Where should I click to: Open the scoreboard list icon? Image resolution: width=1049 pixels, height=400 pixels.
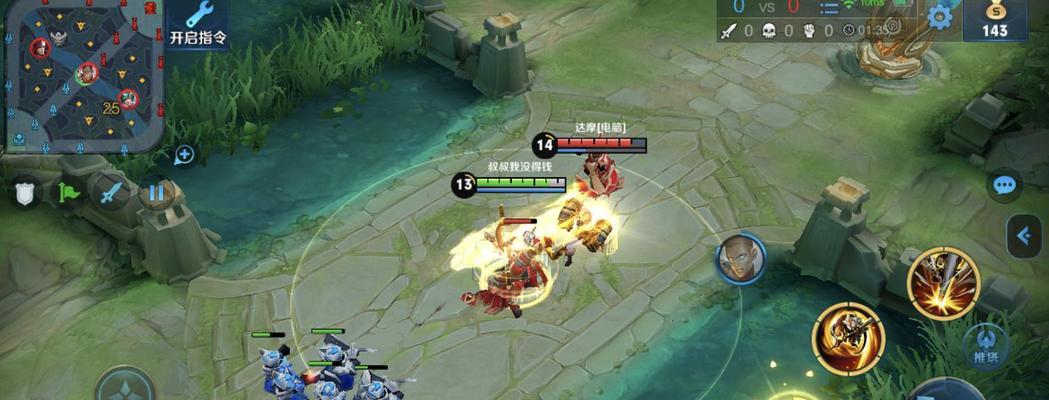829,9
